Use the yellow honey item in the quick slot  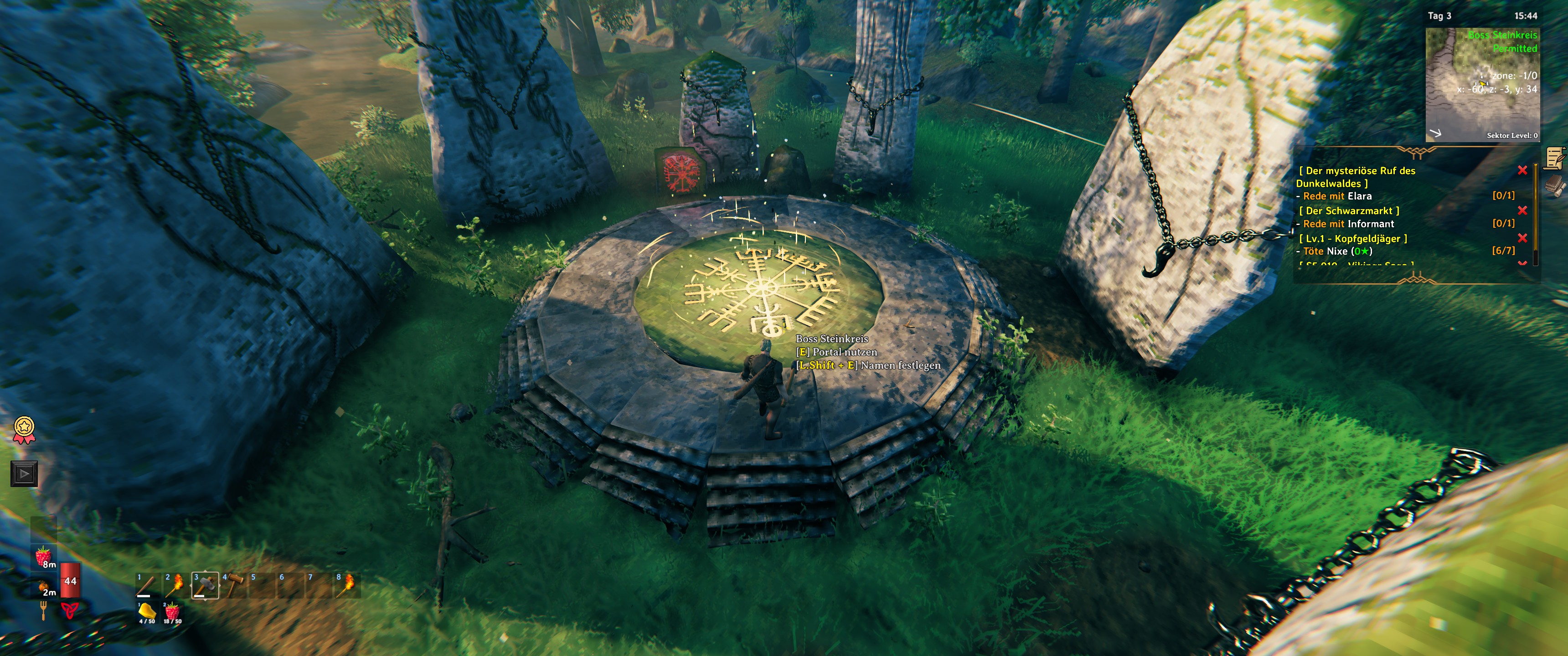click(x=147, y=611)
